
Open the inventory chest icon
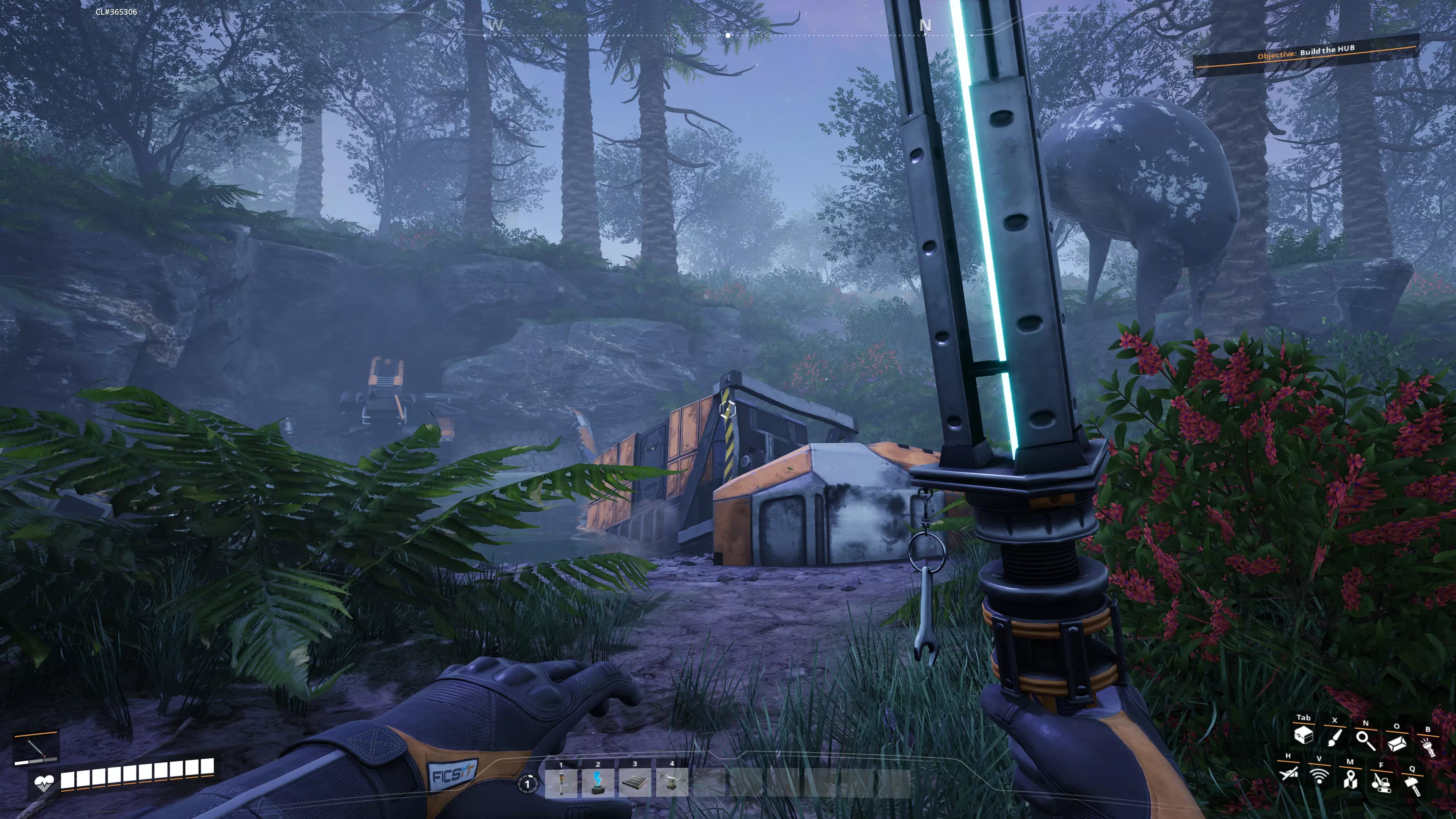point(1304,735)
